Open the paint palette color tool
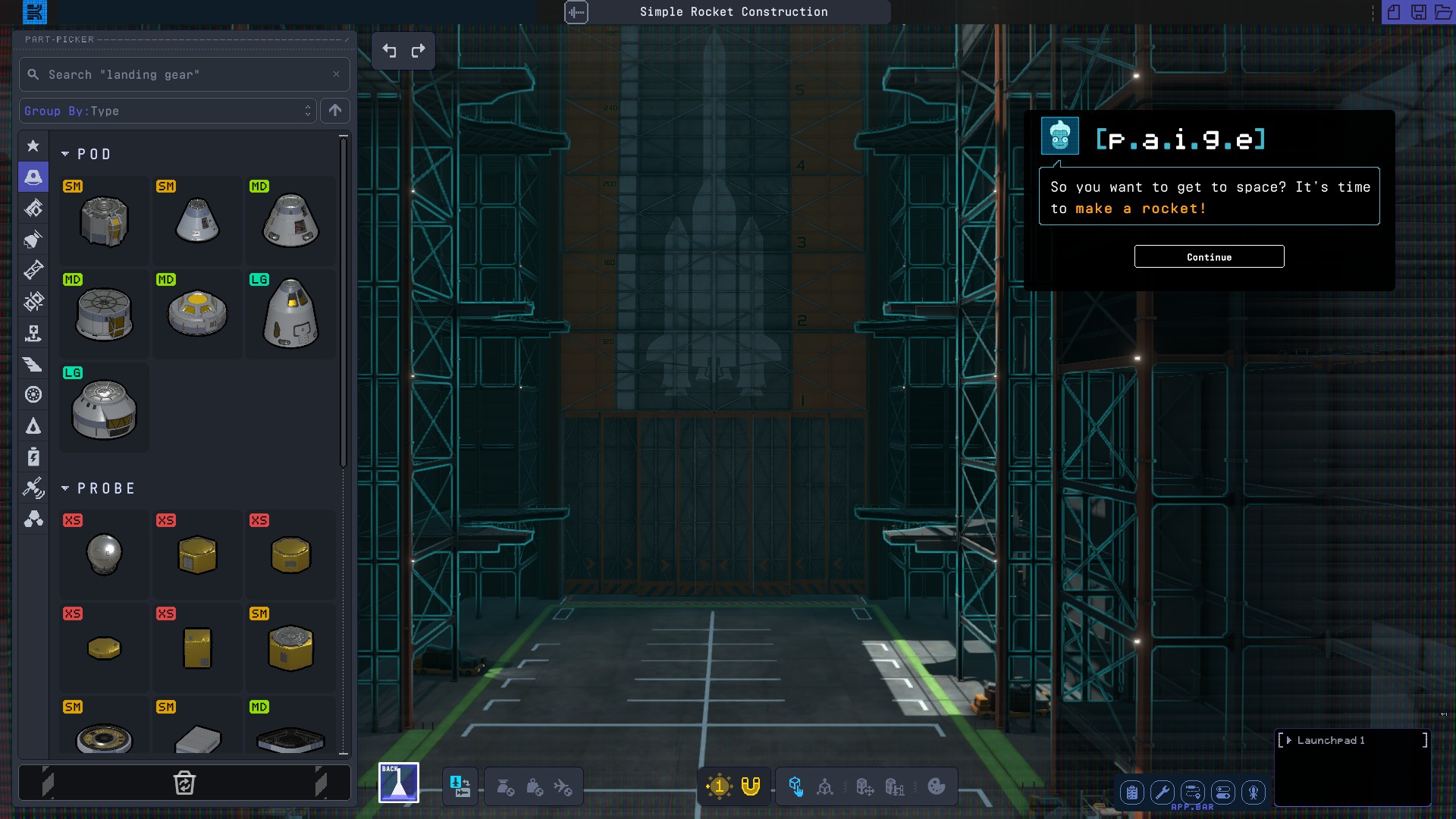Screen dimensions: 1456x819 tap(937, 786)
